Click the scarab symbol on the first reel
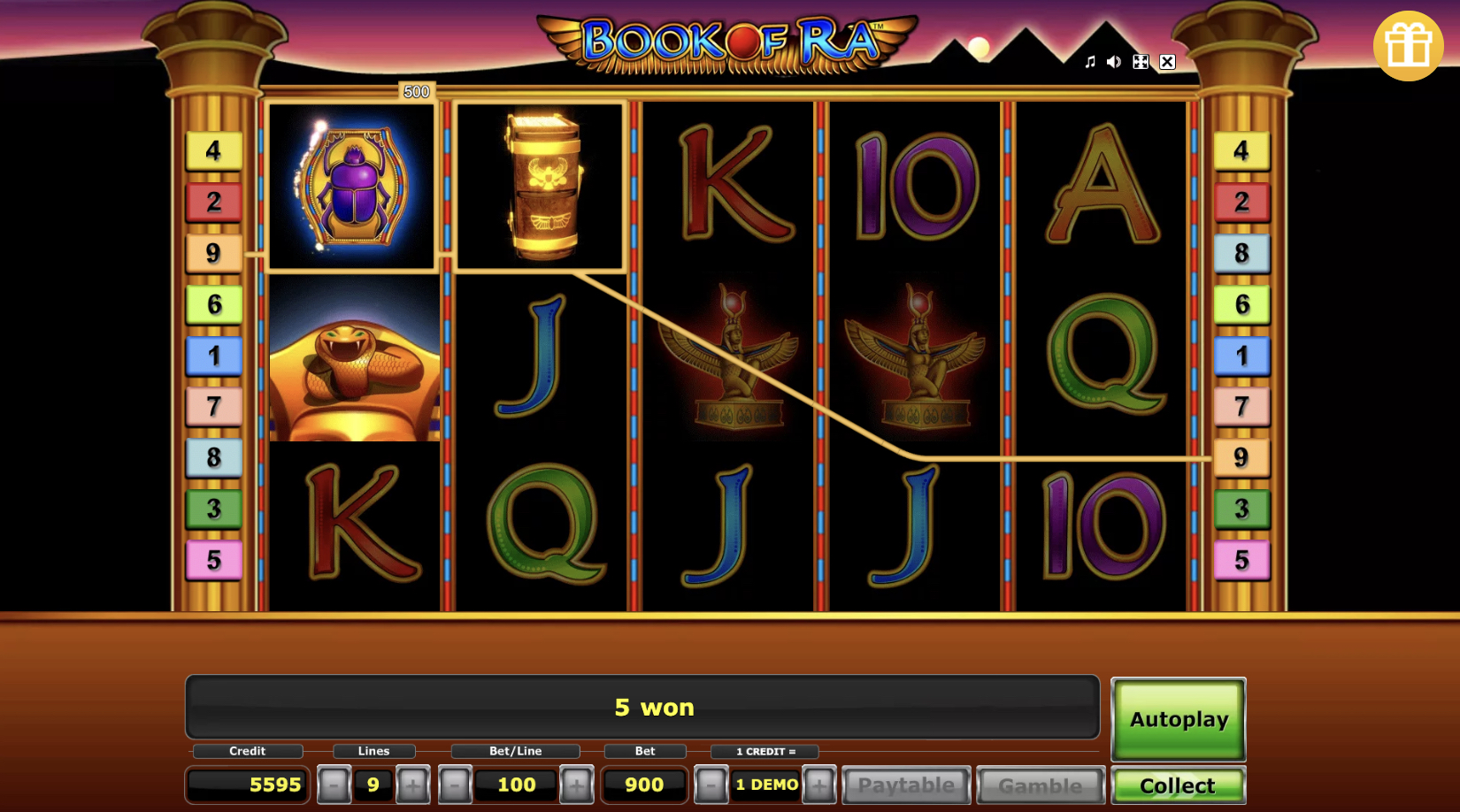The height and width of the screenshot is (812, 1460). (351, 186)
